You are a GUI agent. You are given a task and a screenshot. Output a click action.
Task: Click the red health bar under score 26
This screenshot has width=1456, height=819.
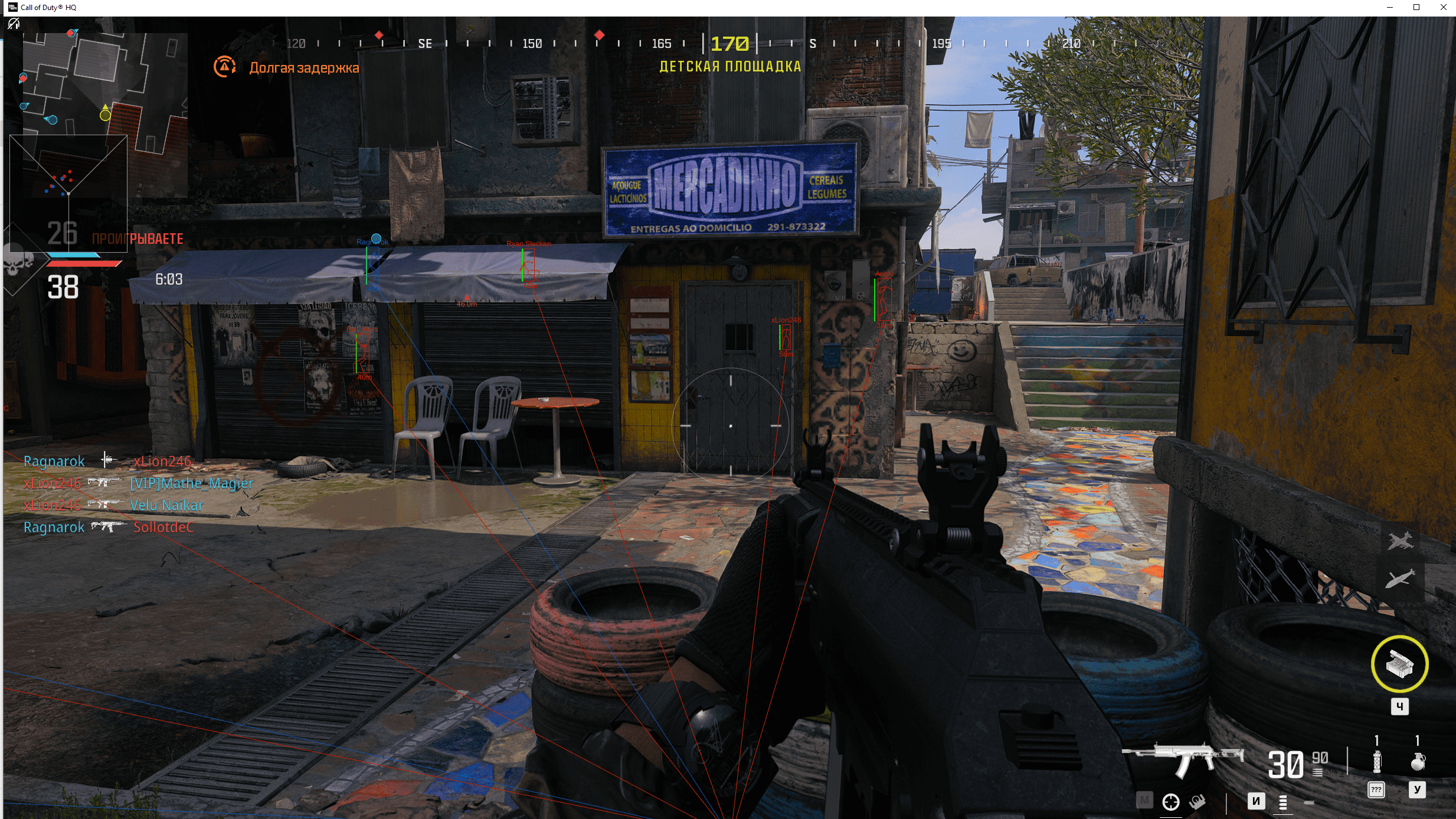83,265
